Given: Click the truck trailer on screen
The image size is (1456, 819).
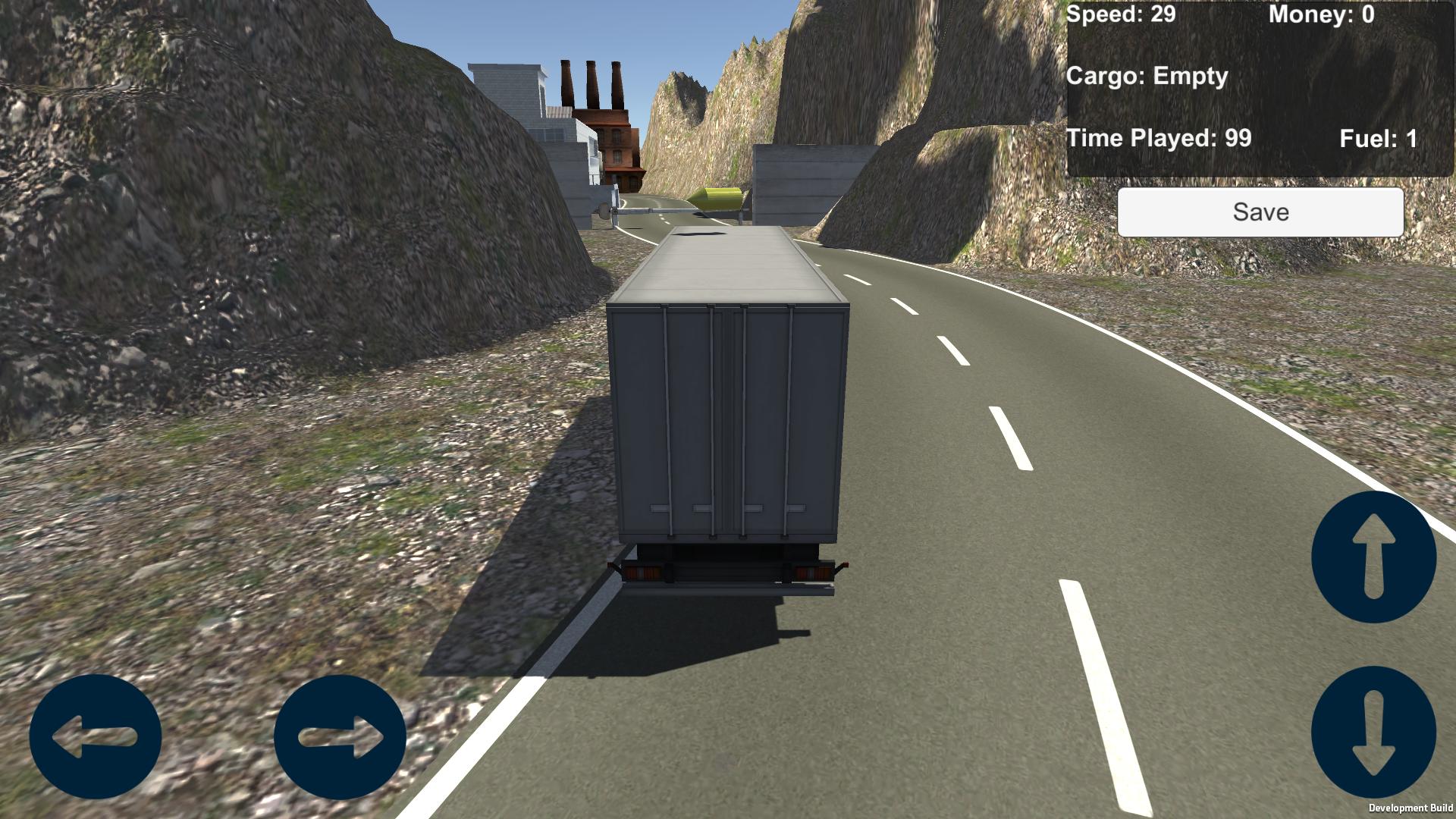Looking at the screenshot, I should pyautogui.click(x=728, y=417).
